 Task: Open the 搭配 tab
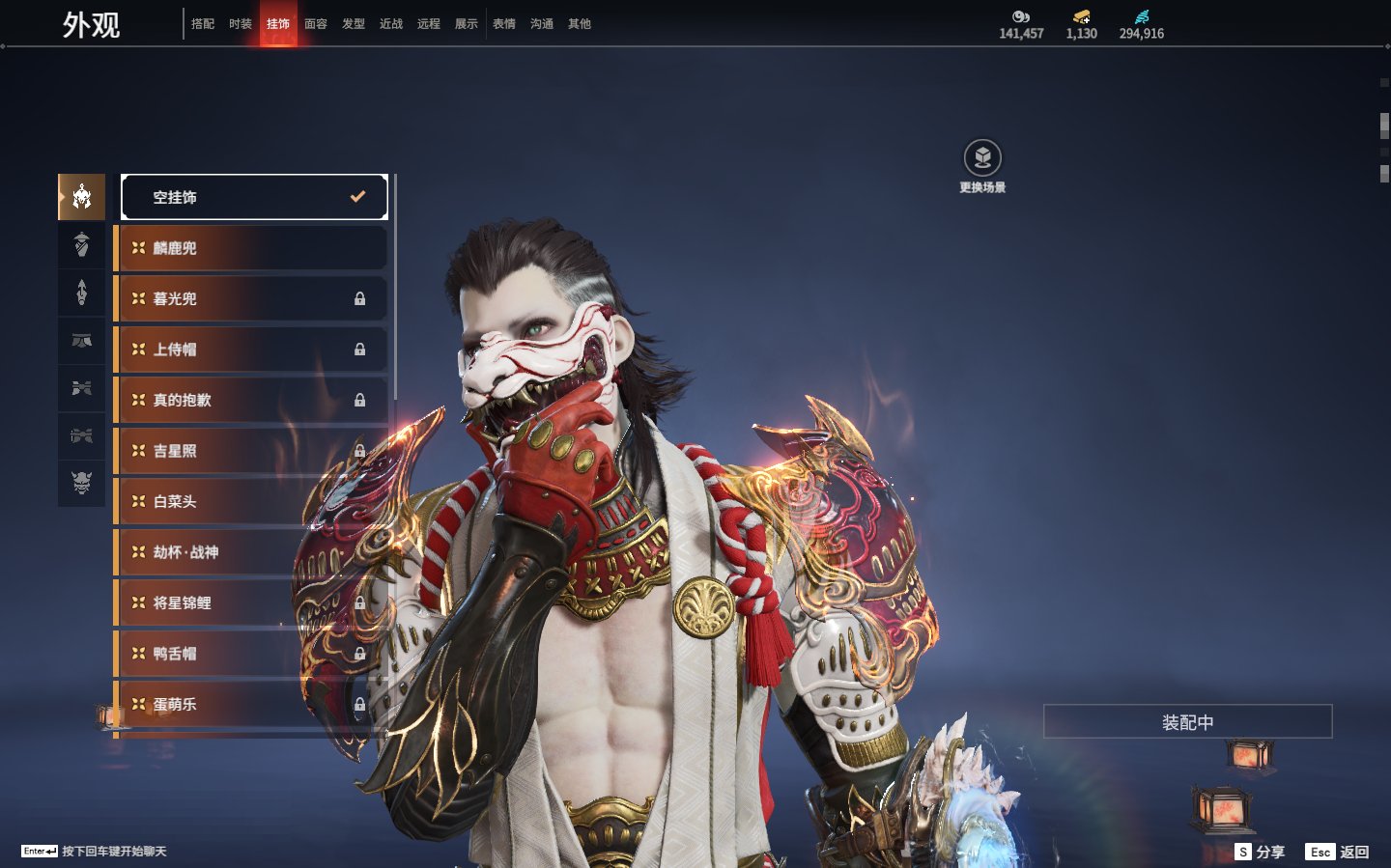pos(203,24)
